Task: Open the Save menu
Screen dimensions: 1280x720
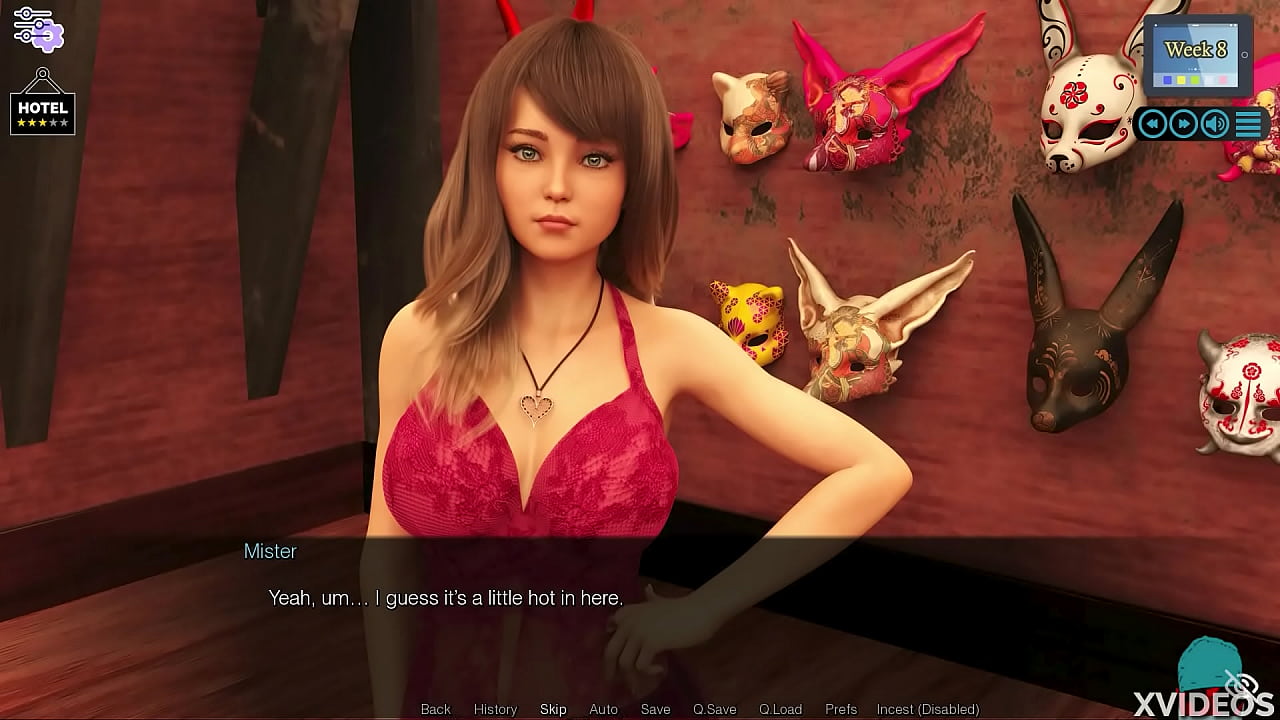Action: pyautogui.click(x=655, y=709)
